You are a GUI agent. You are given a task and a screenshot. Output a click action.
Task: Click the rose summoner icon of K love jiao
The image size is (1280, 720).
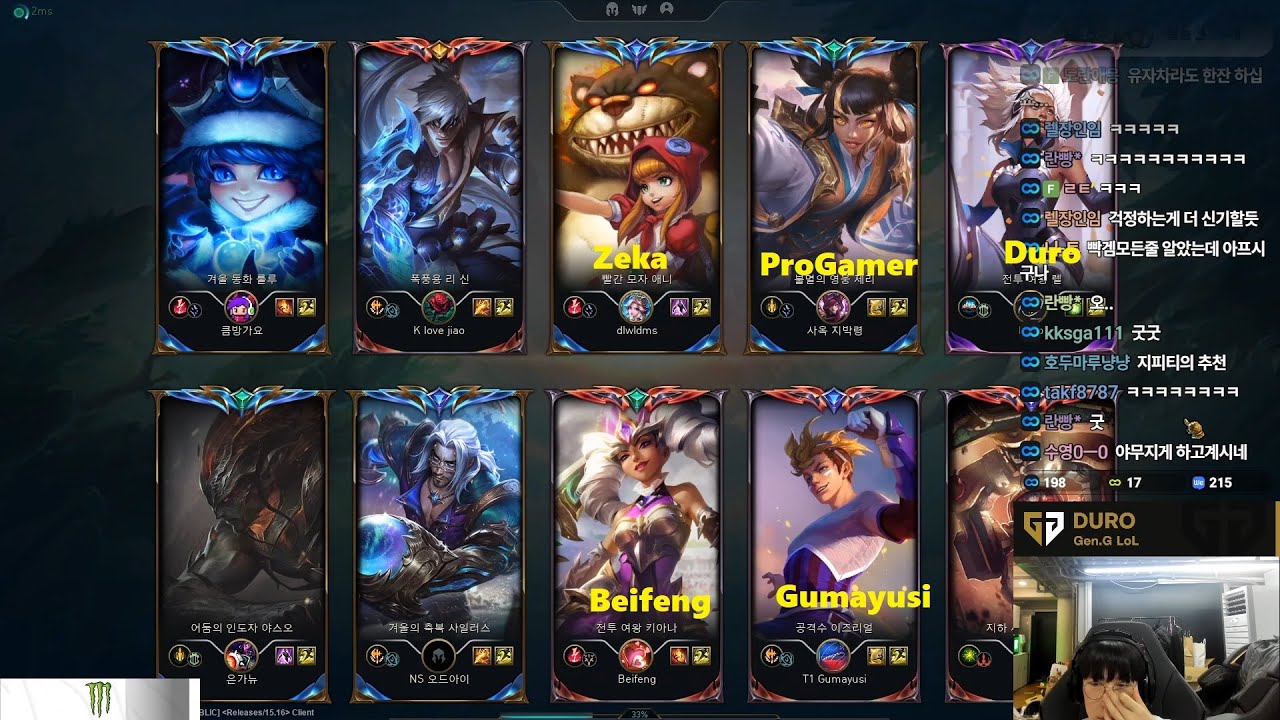coord(439,306)
